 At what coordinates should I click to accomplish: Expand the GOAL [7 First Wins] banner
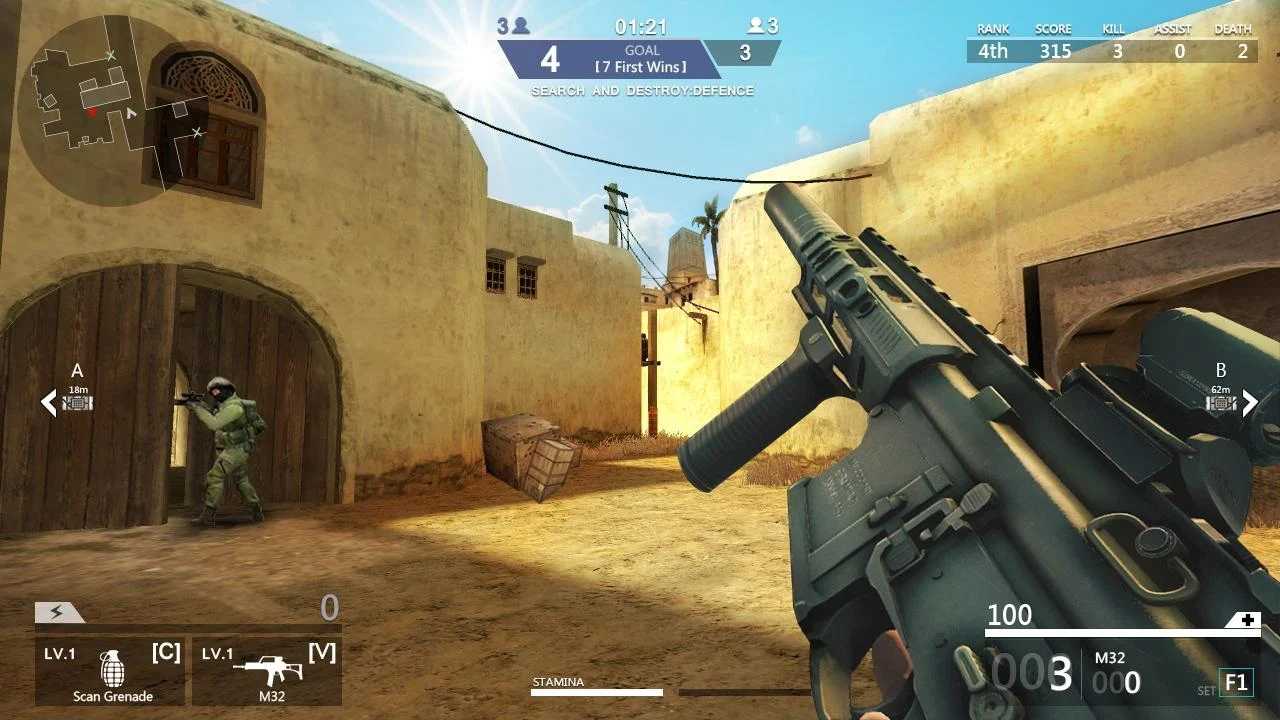coord(644,60)
